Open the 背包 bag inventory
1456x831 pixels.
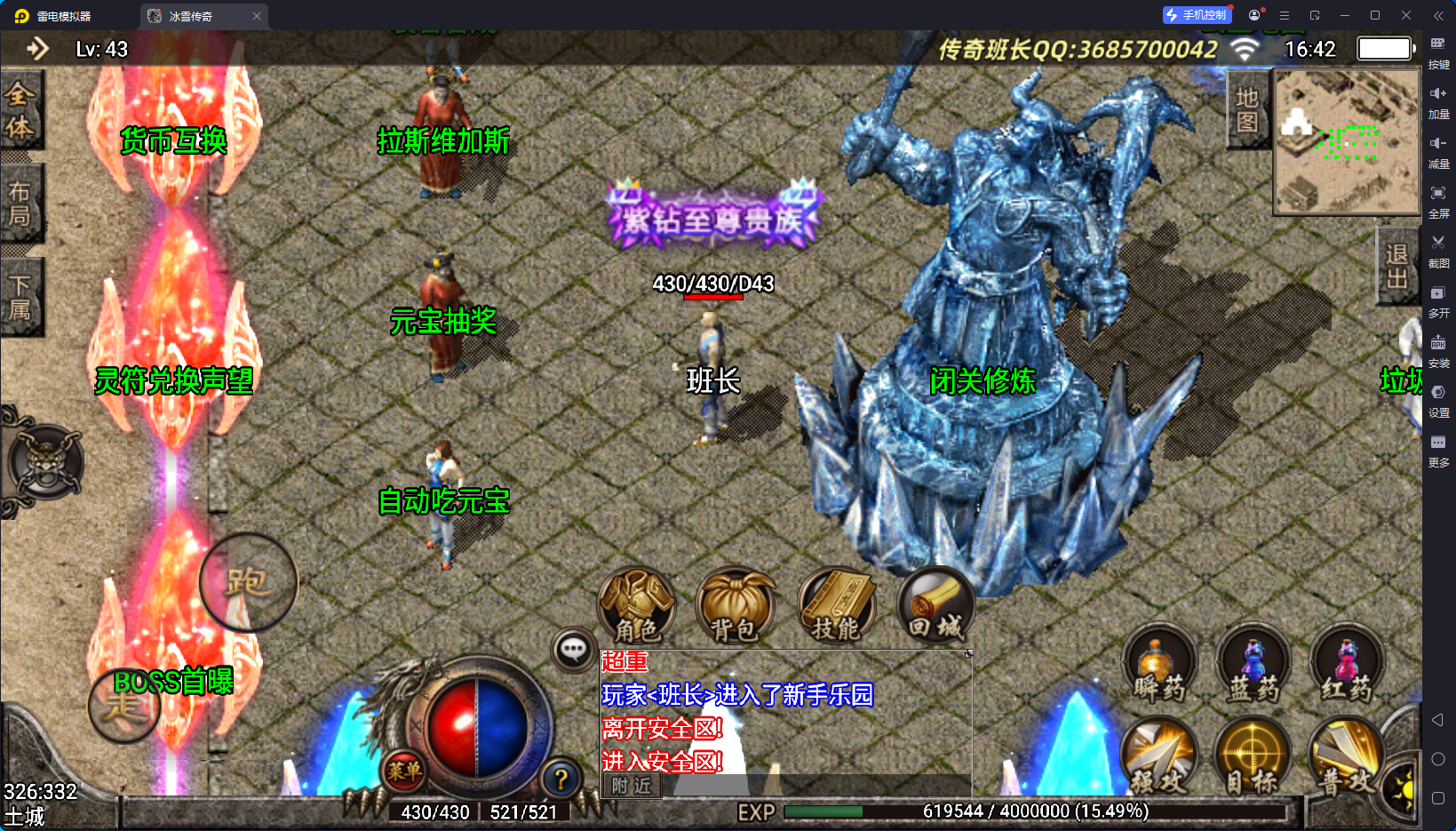coord(735,606)
